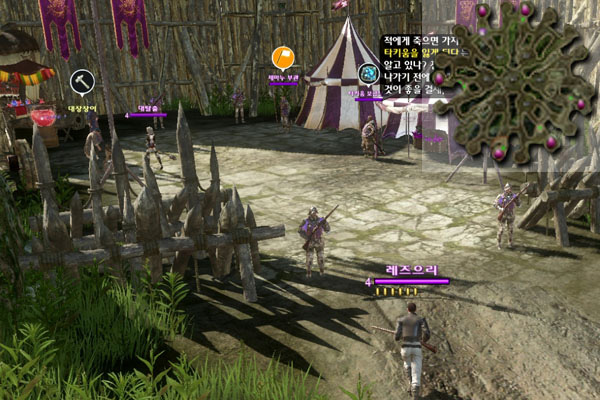Click the orange flag marker icon

coord(283,58)
